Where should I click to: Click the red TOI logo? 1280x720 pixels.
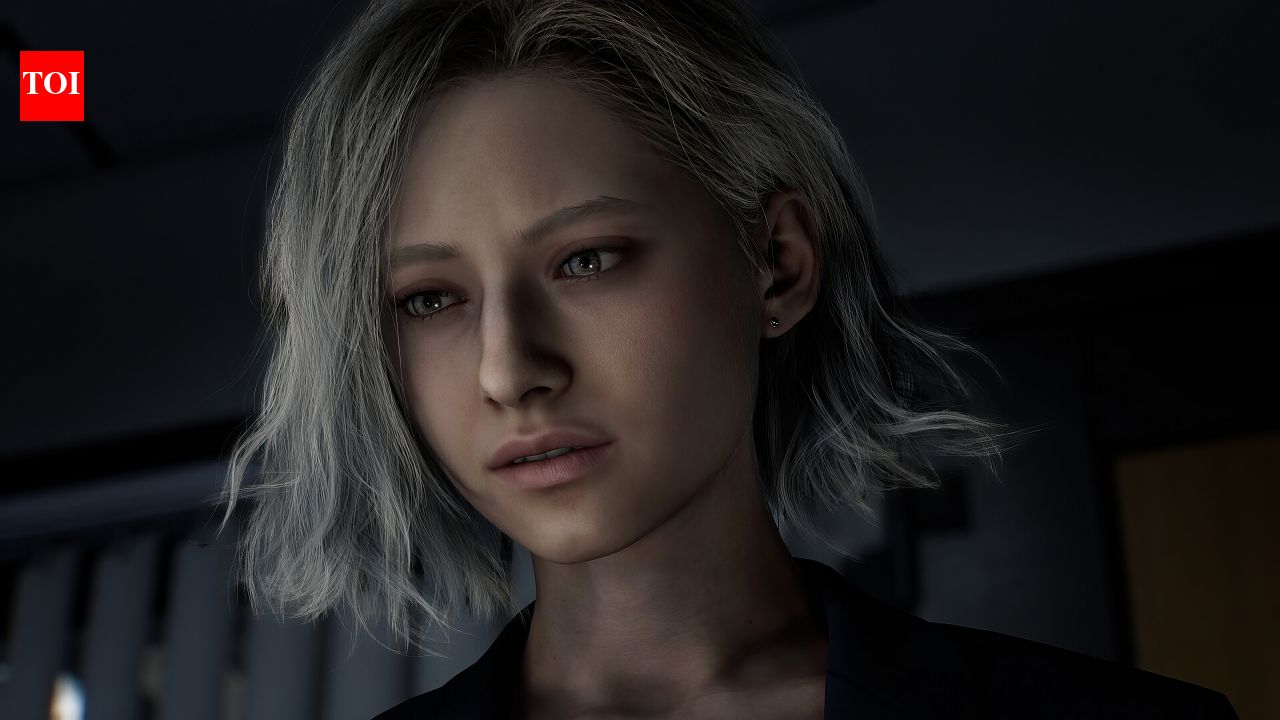52,86
